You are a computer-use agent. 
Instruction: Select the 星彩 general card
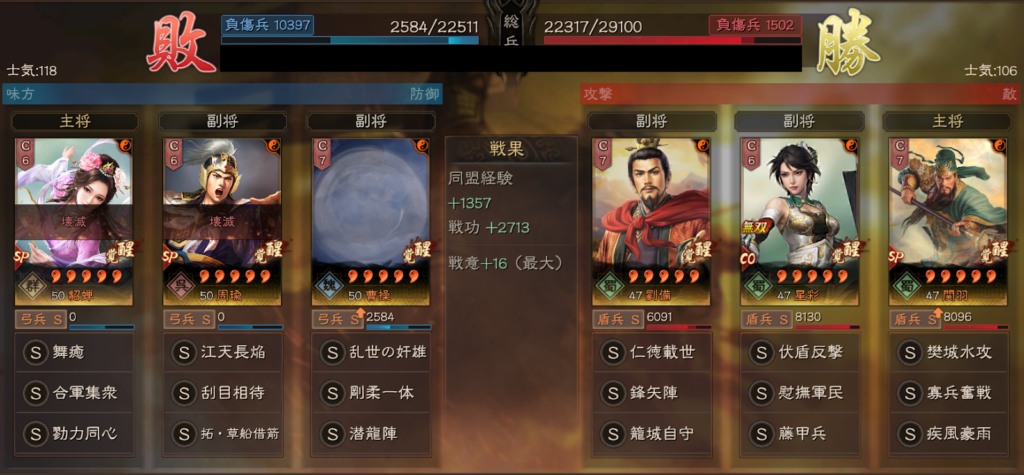click(x=799, y=219)
